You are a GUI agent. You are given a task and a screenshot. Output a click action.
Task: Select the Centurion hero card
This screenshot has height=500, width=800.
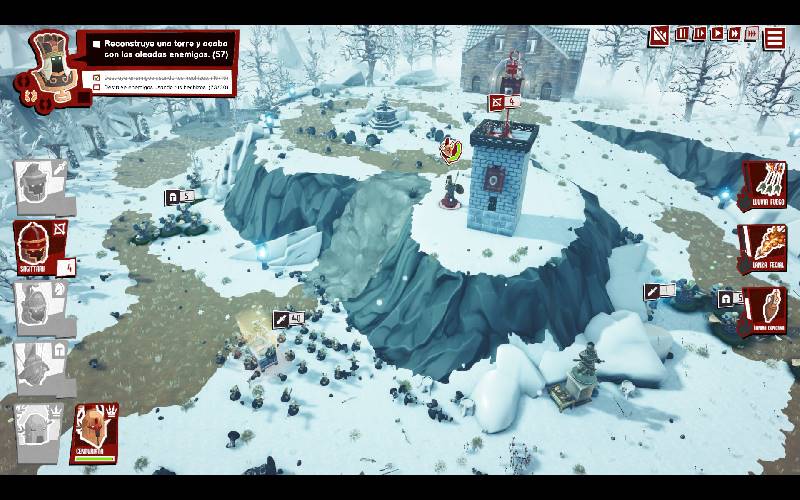pyautogui.click(x=95, y=431)
